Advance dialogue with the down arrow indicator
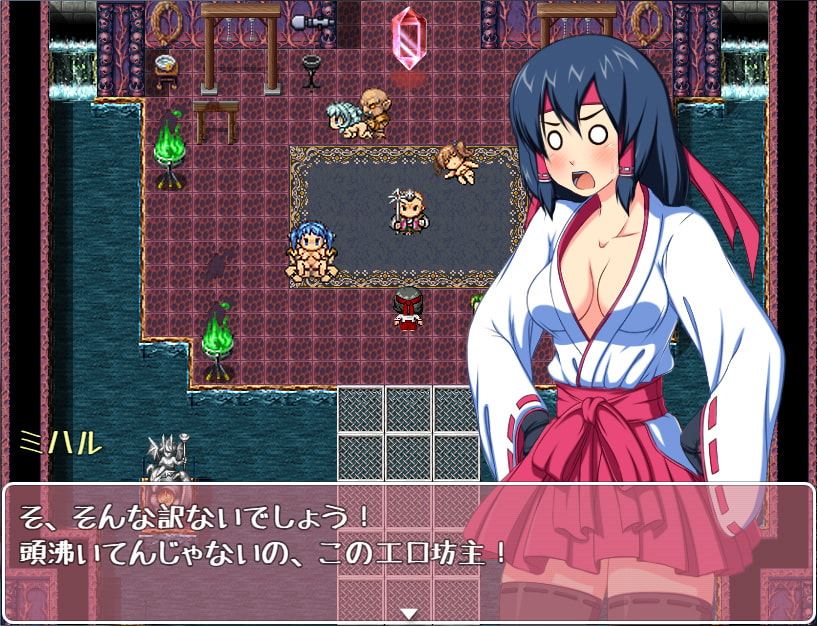This screenshot has height=626, width=817. pos(408,612)
